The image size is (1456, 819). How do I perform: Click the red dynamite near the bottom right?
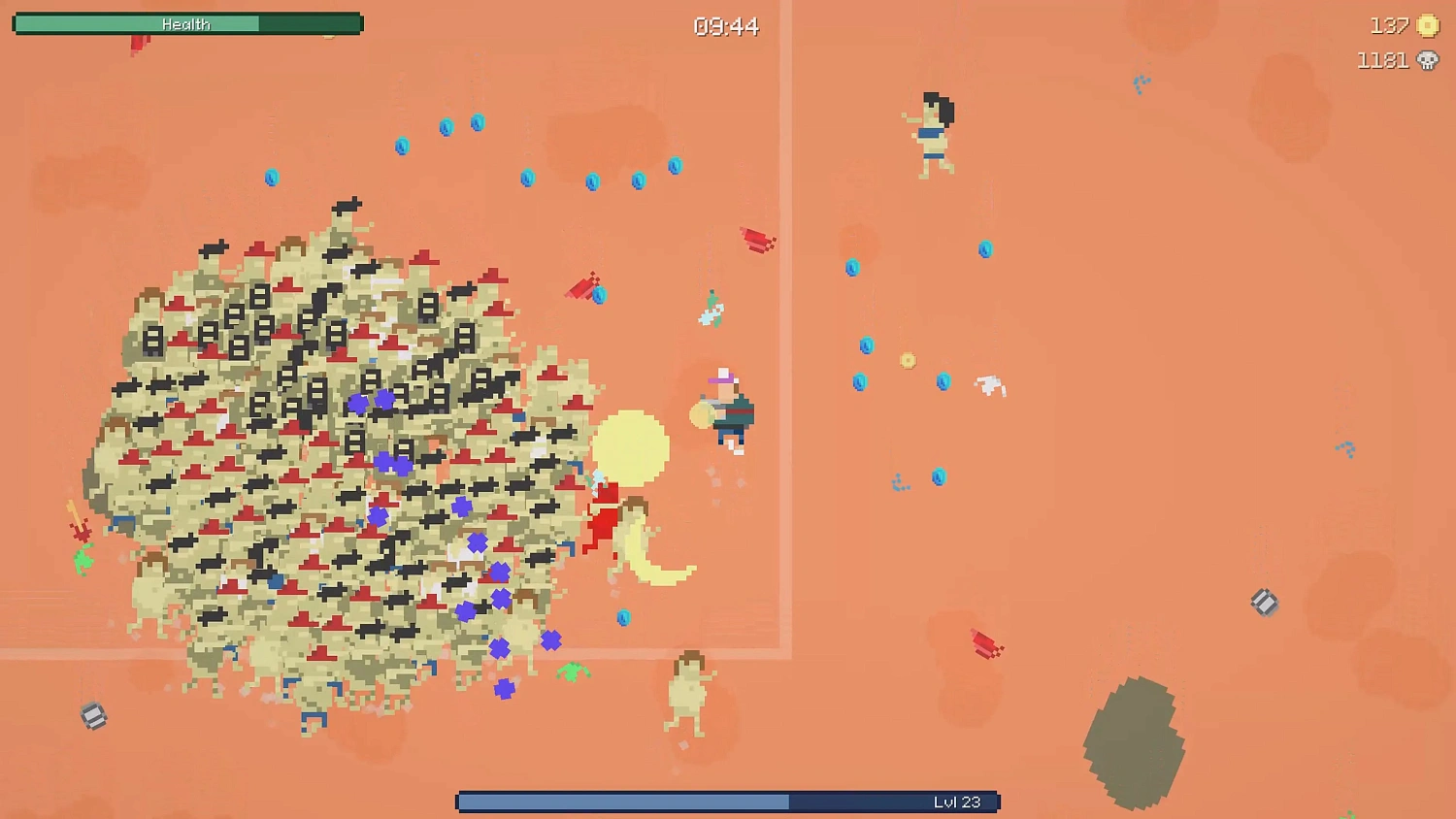point(983,643)
